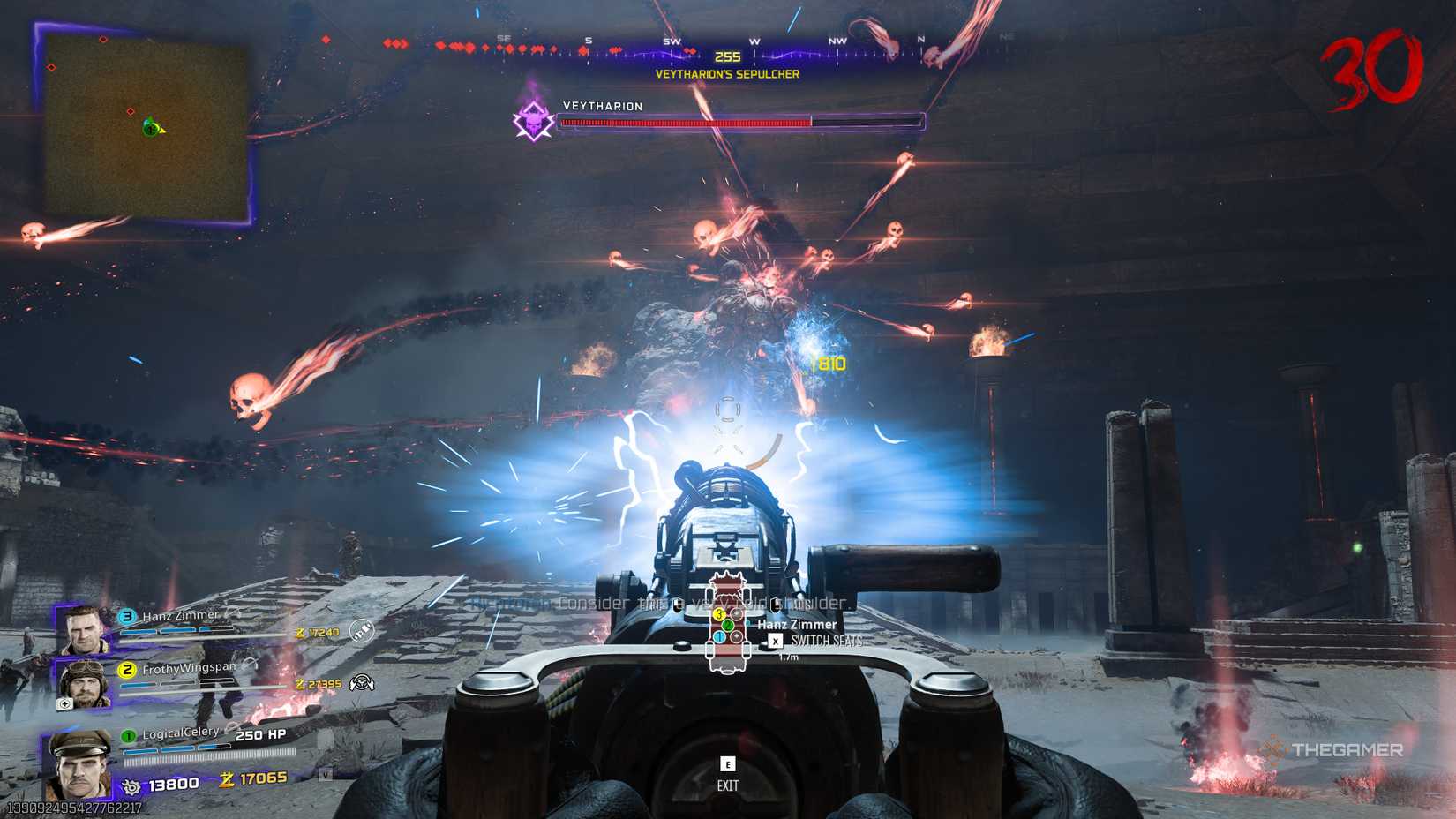
Task: Click seat marker 1 on the vehicle diagram
Action: pos(719,637)
